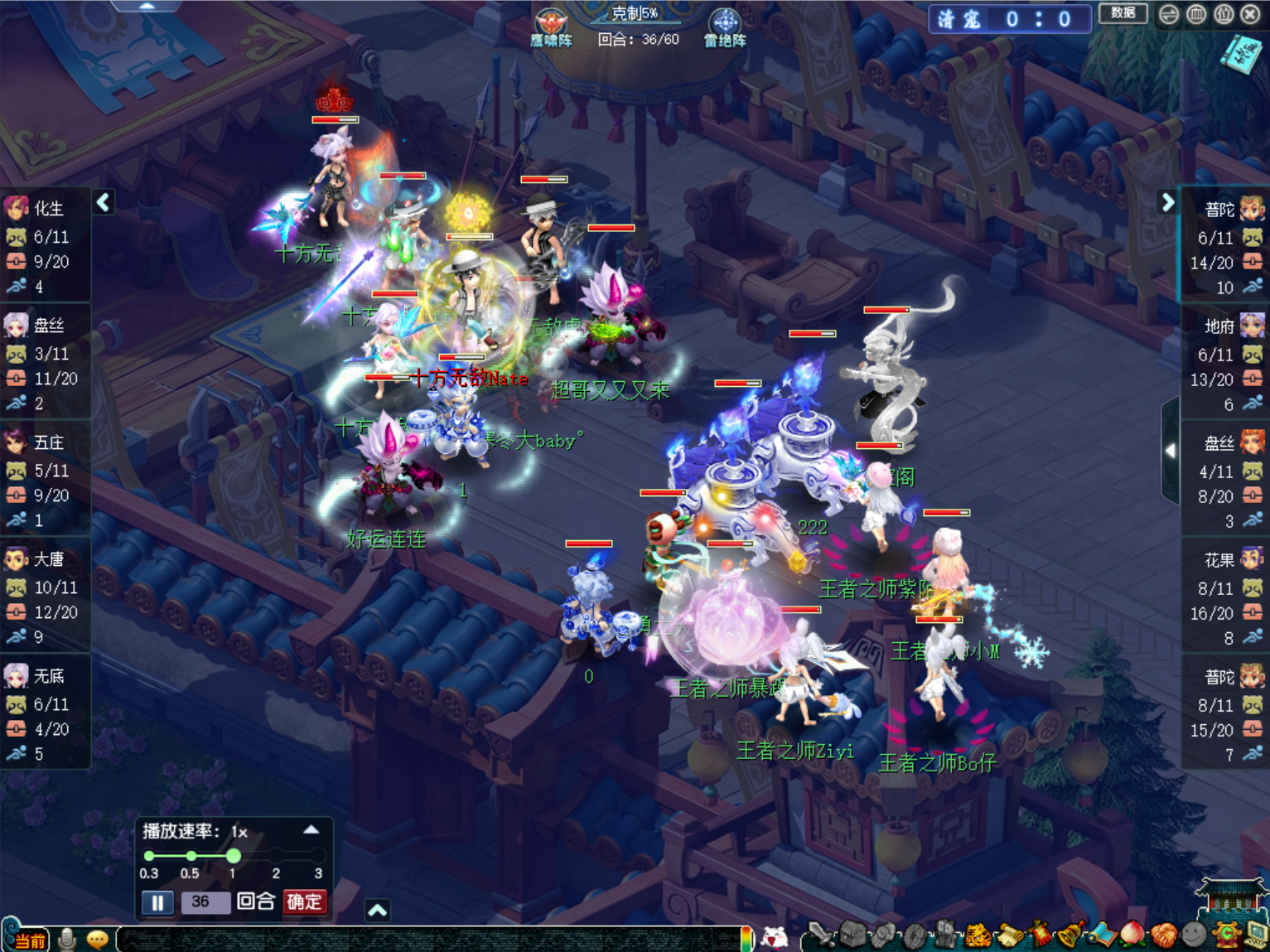The width and height of the screenshot is (1270, 952).
Task: Click the chat text input box
Action: (x=431, y=938)
